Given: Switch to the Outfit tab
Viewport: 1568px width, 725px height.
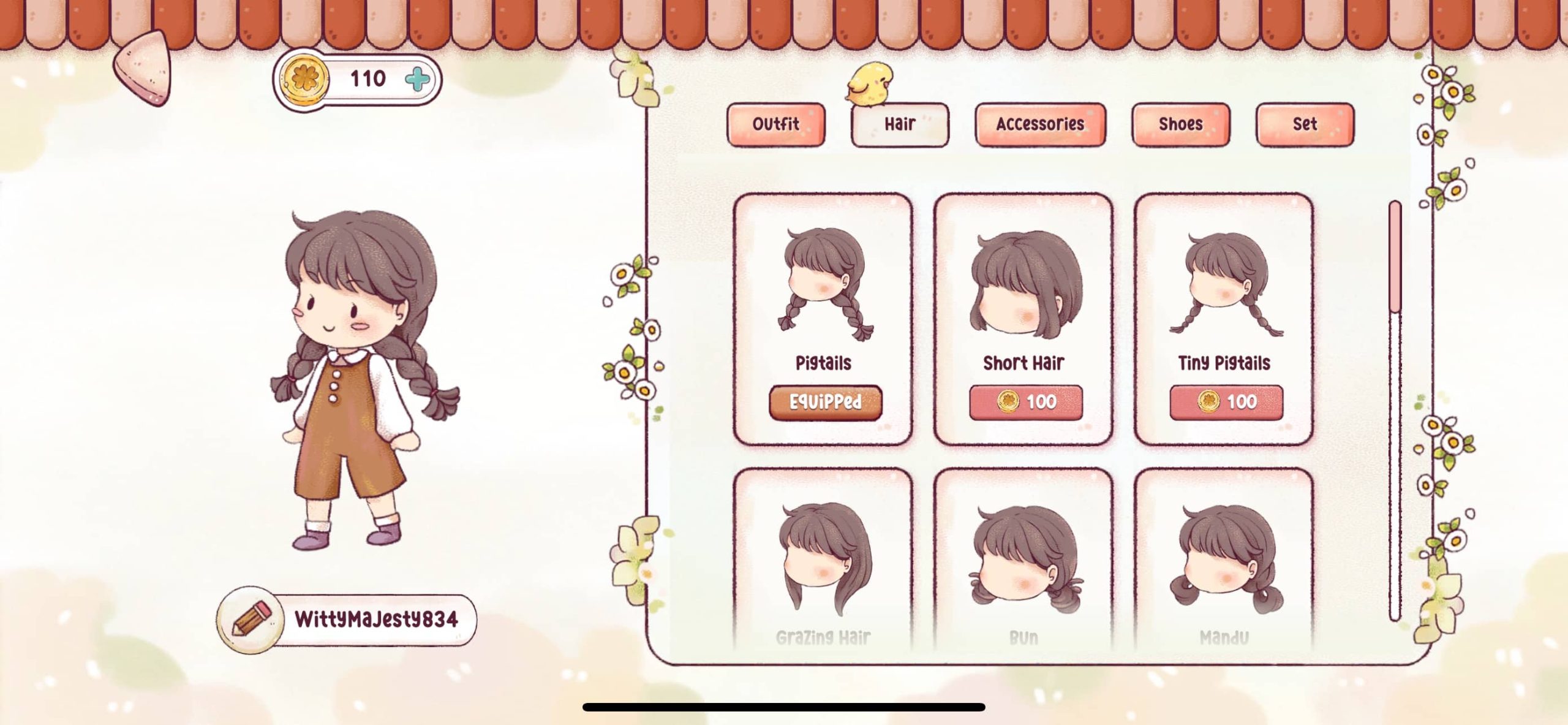Looking at the screenshot, I should click(x=775, y=124).
